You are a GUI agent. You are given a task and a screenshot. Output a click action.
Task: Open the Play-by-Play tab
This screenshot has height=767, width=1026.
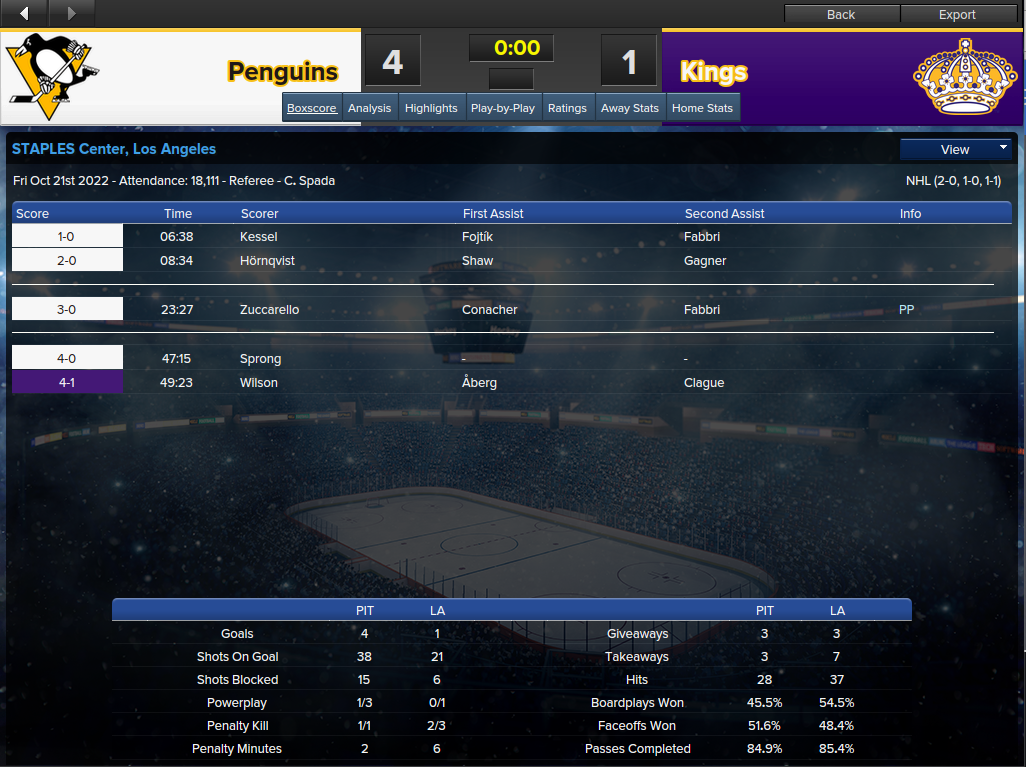click(x=503, y=108)
